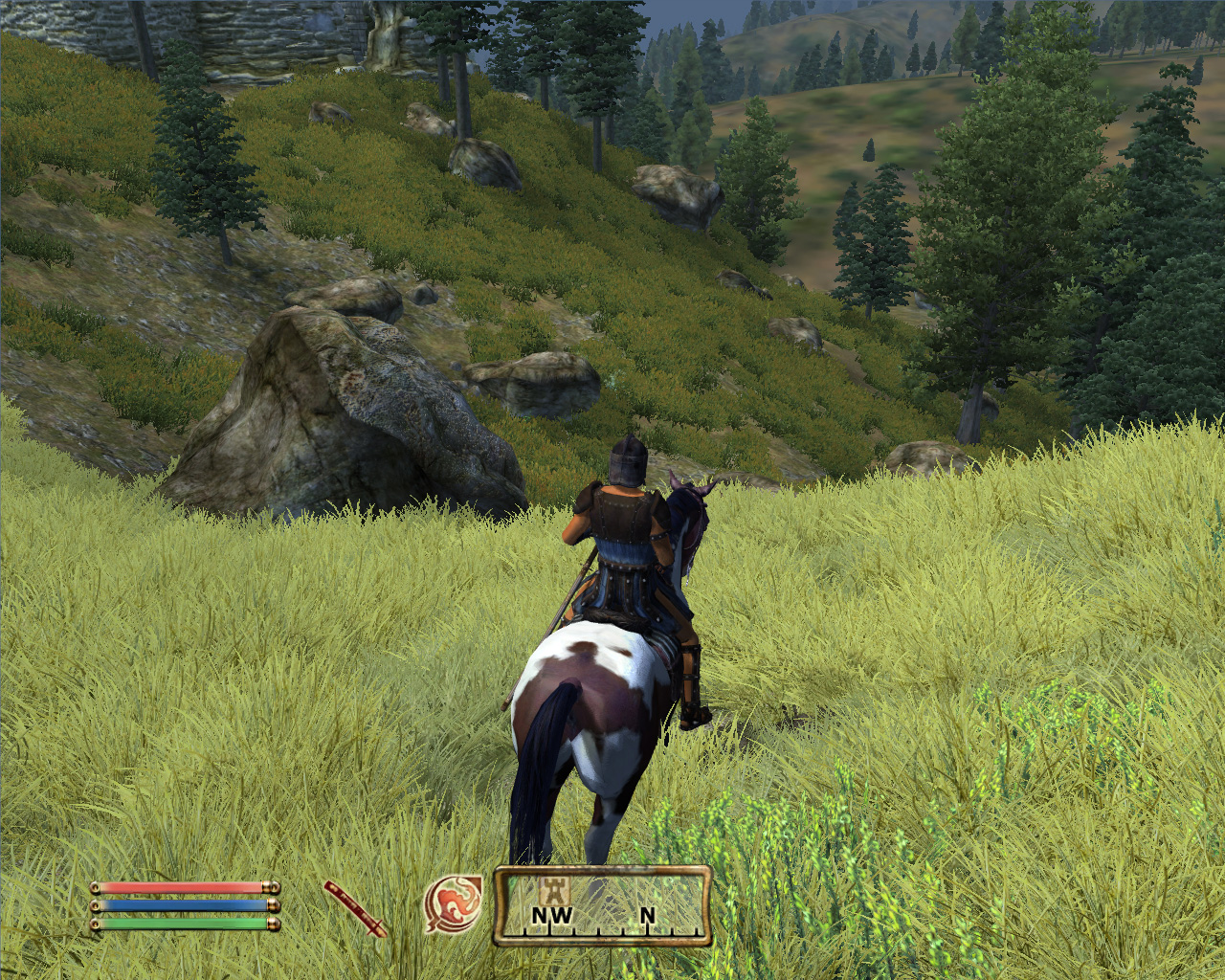This screenshot has width=1225, height=980.
Task: Select the active spell icon
Action: coord(453,904)
